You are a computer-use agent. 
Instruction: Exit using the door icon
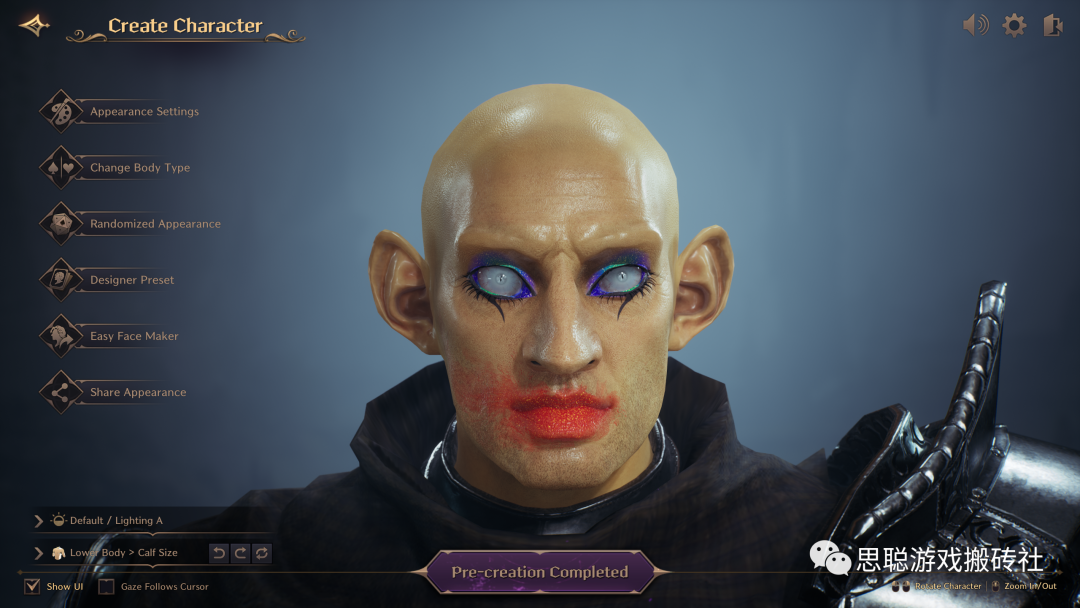pyautogui.click(x=1052, y=25)
